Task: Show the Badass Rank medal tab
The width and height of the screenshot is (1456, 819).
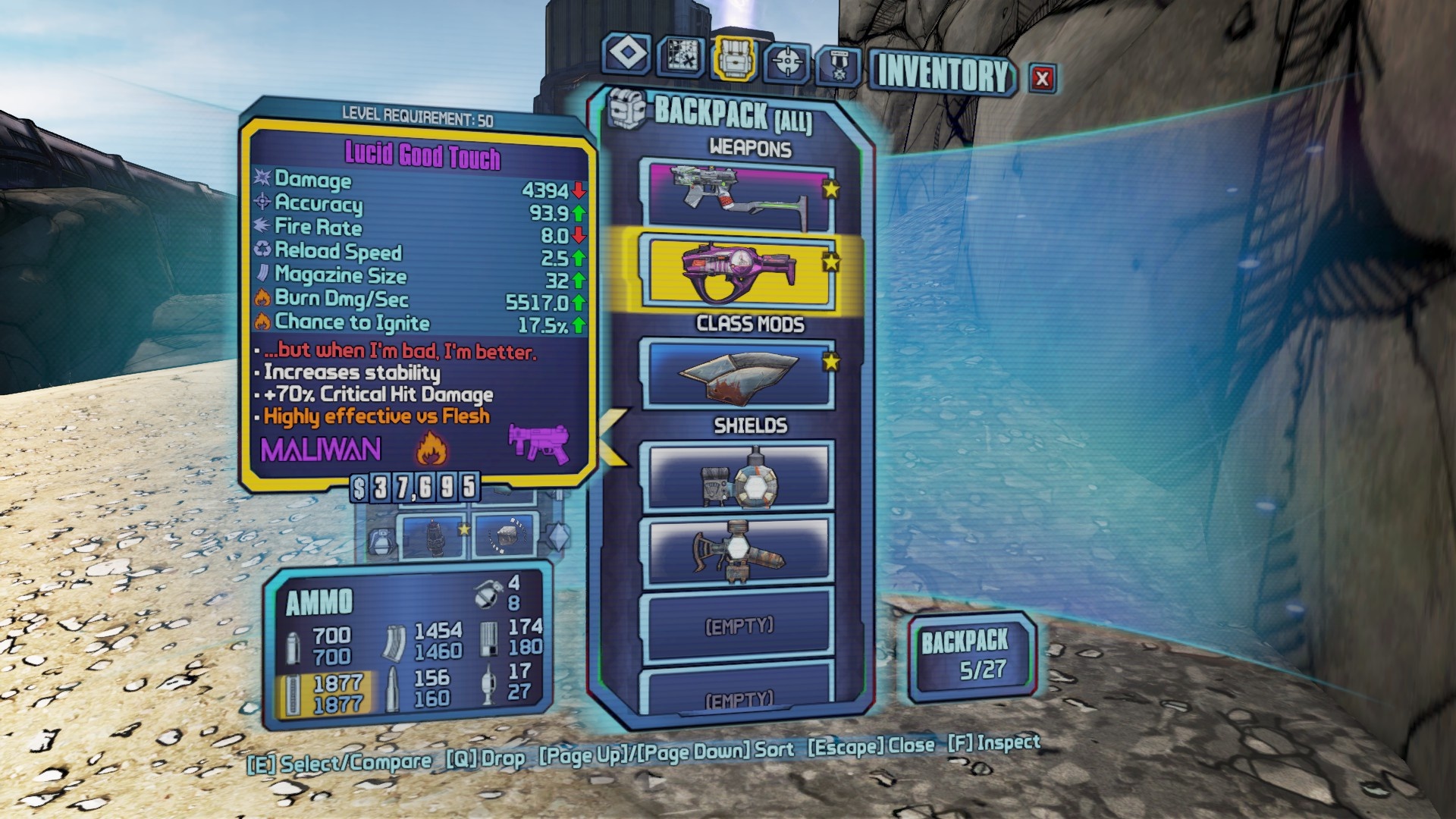Action: click(x=839, y=65)
